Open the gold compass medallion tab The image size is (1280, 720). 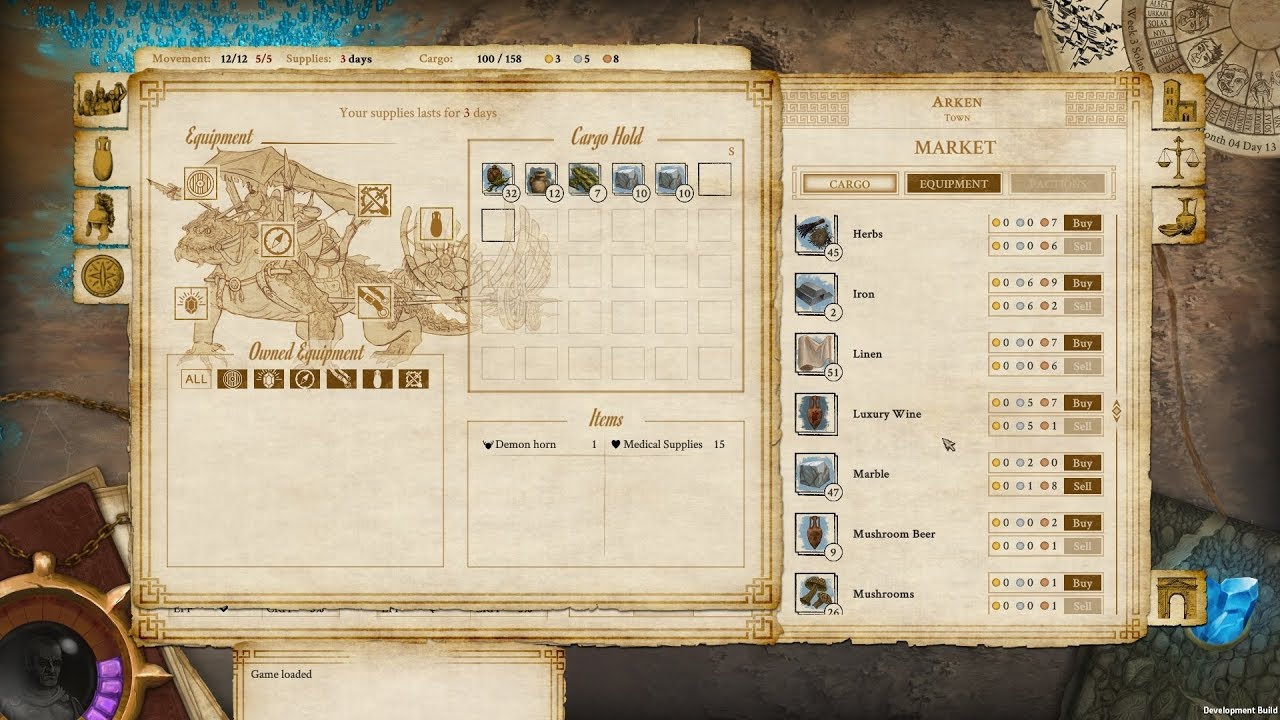click(x=103, y=275)
